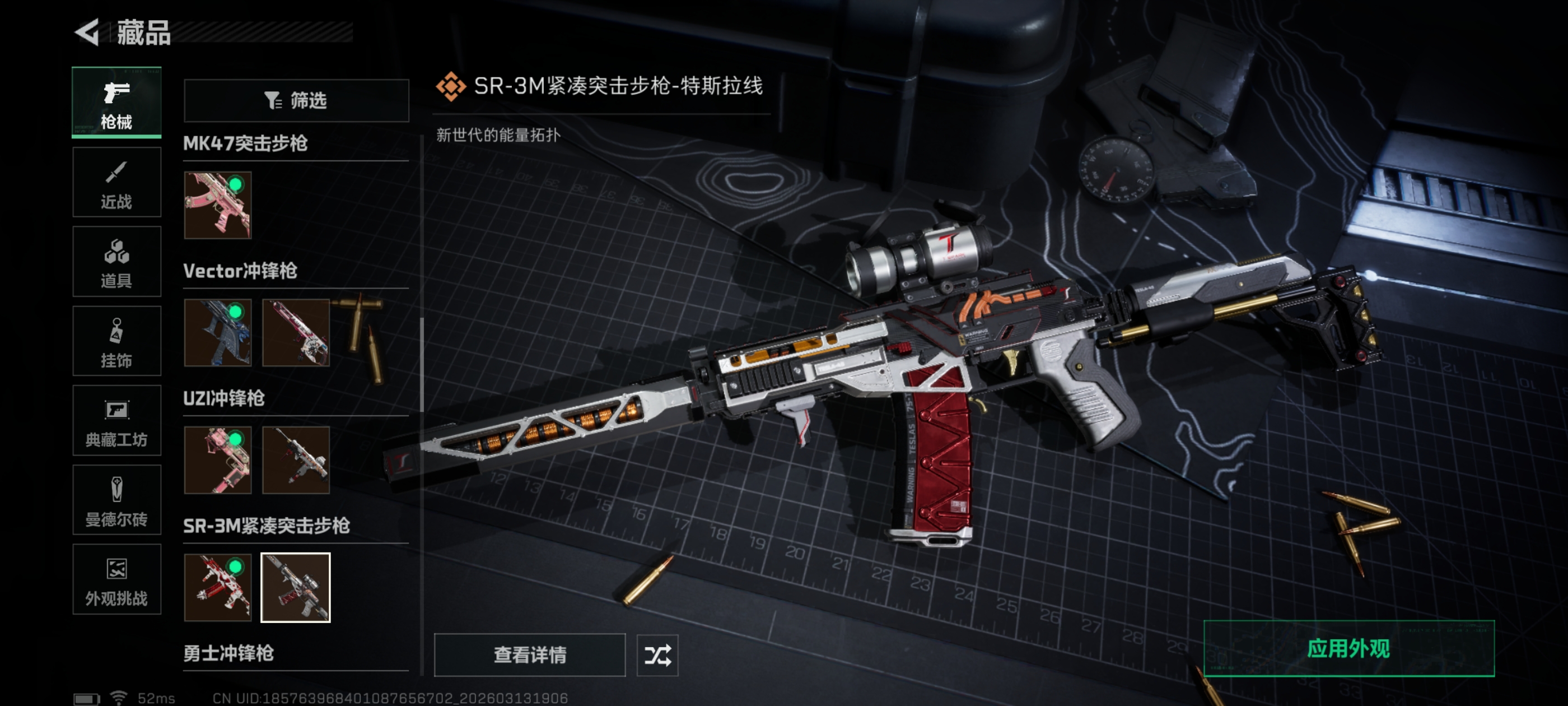Select the red-white SR-3M skin with green dot
The width and height of the screenshot is (1568, 706).
(217, 587)
